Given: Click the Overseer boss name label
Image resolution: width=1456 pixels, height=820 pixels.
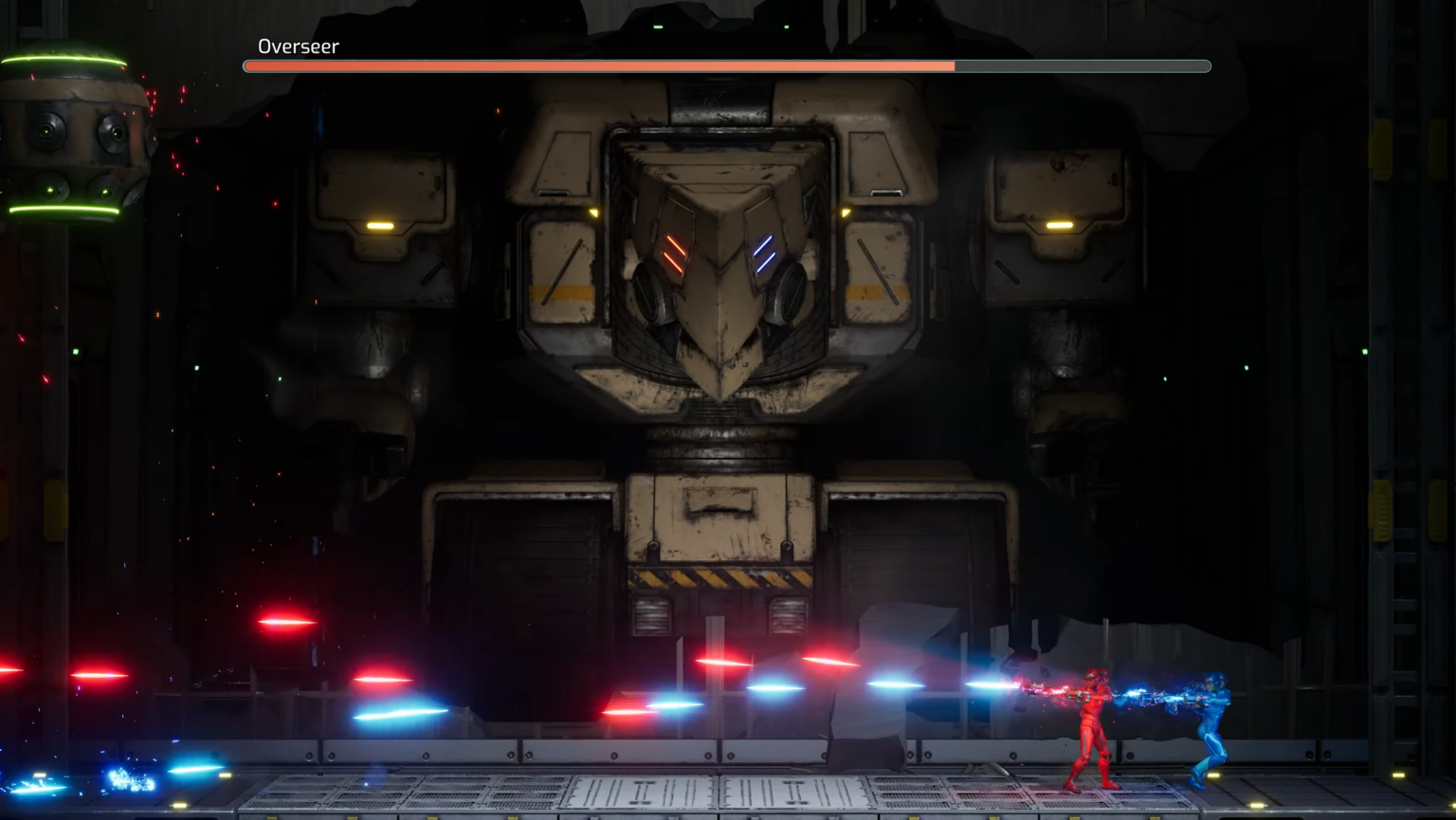Looking at the screenshot, I should click(299, 46).
